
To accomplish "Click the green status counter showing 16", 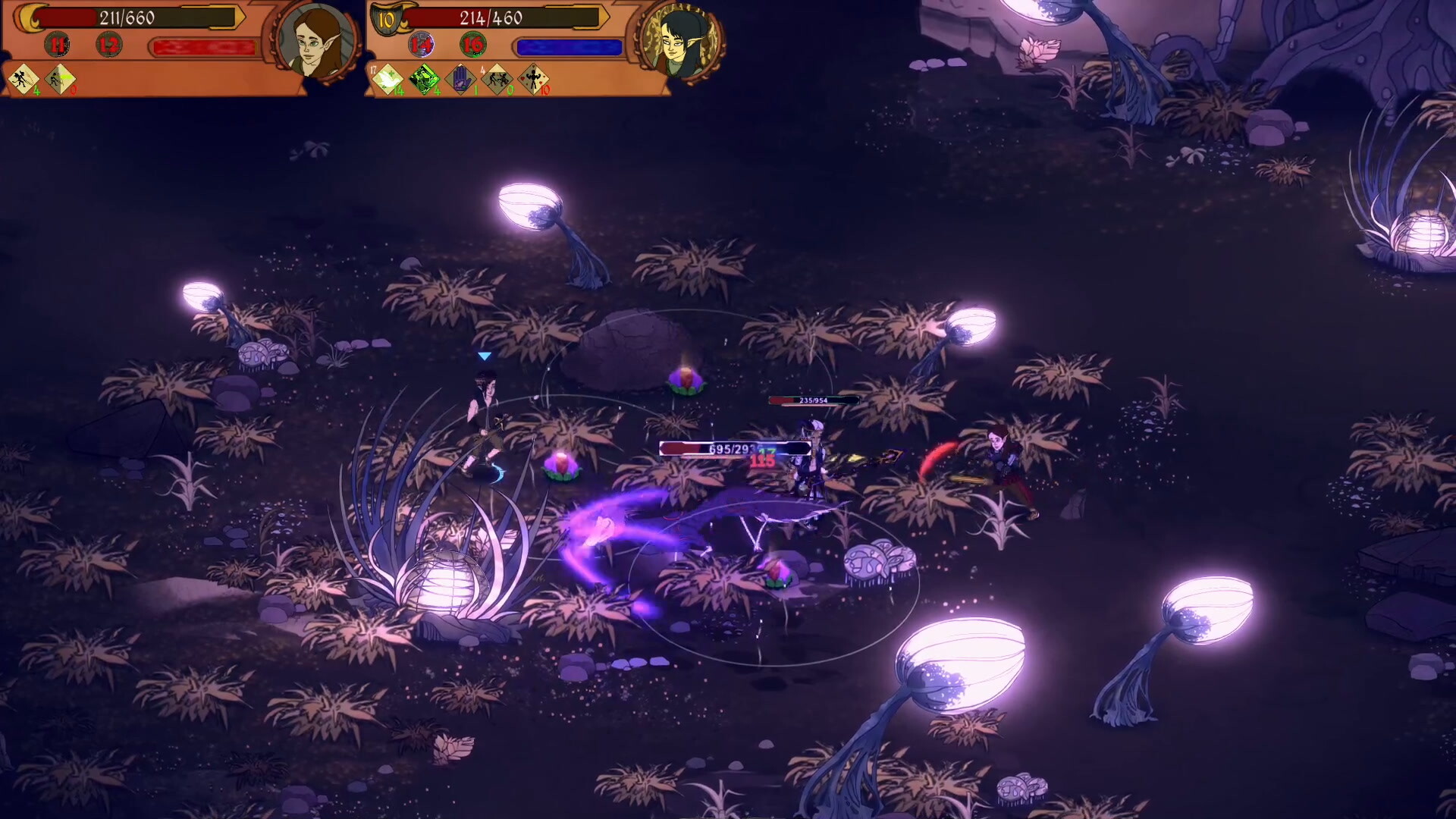I will [x=472, y=45].
